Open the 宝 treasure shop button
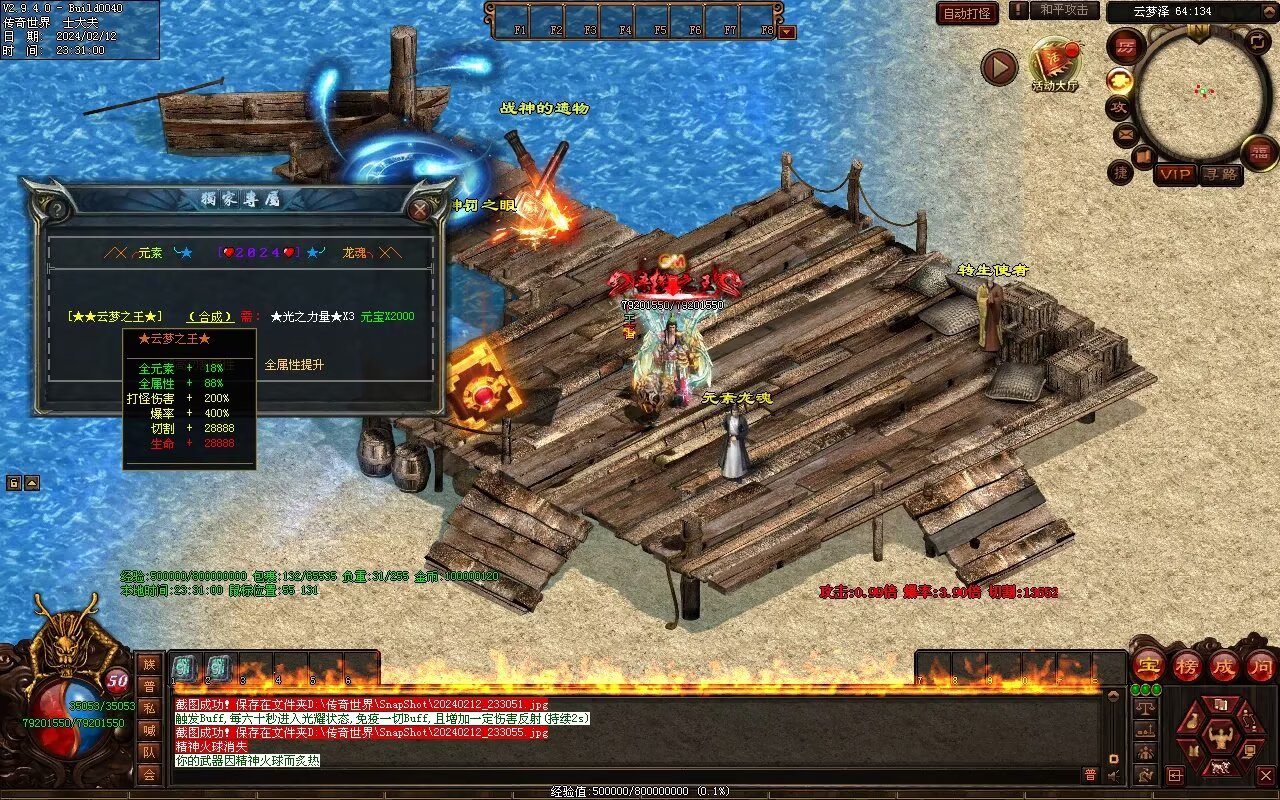1280x800 pixels. 1149,665
